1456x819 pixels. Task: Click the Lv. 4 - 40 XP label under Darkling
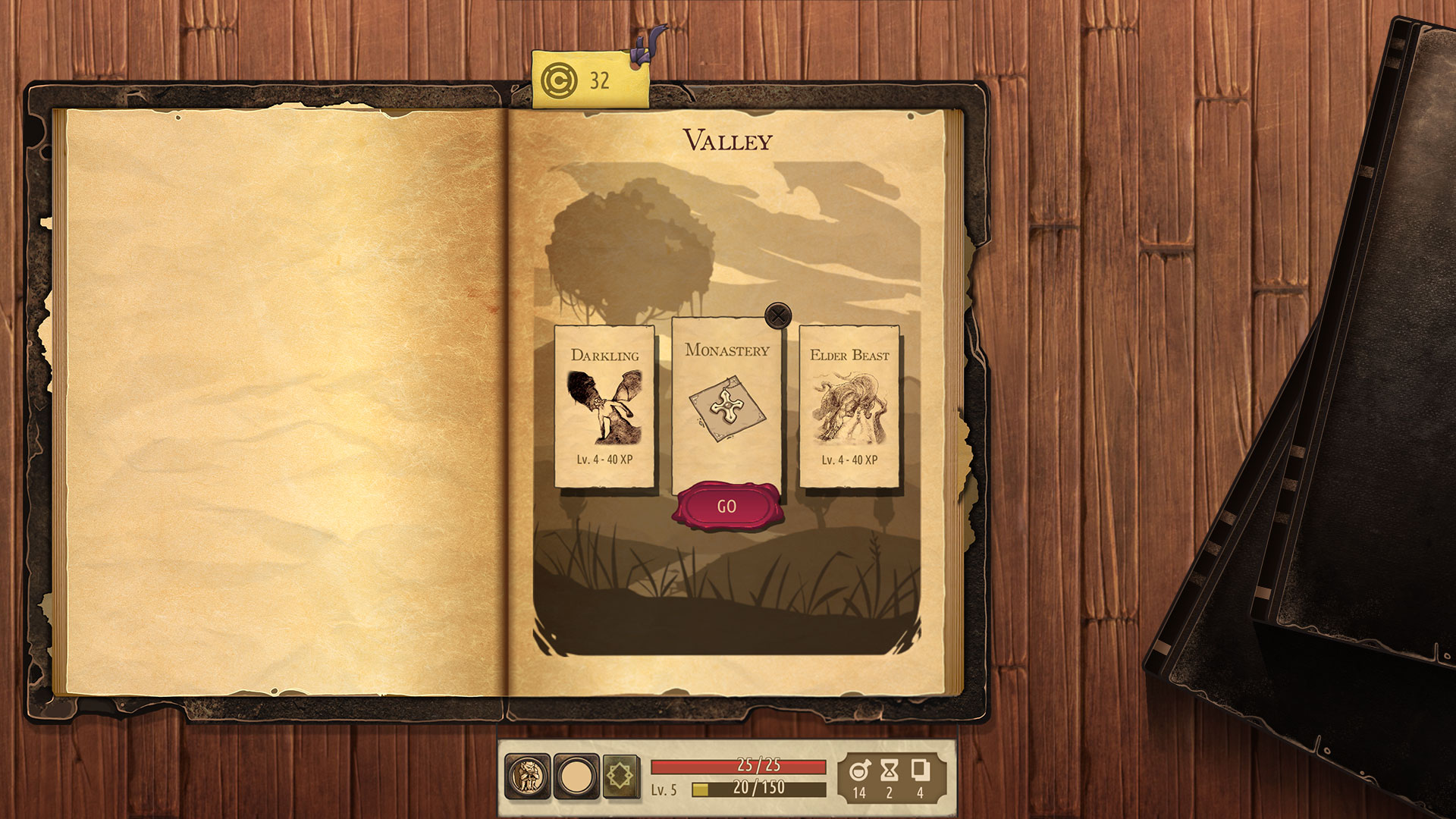[606, 460]
